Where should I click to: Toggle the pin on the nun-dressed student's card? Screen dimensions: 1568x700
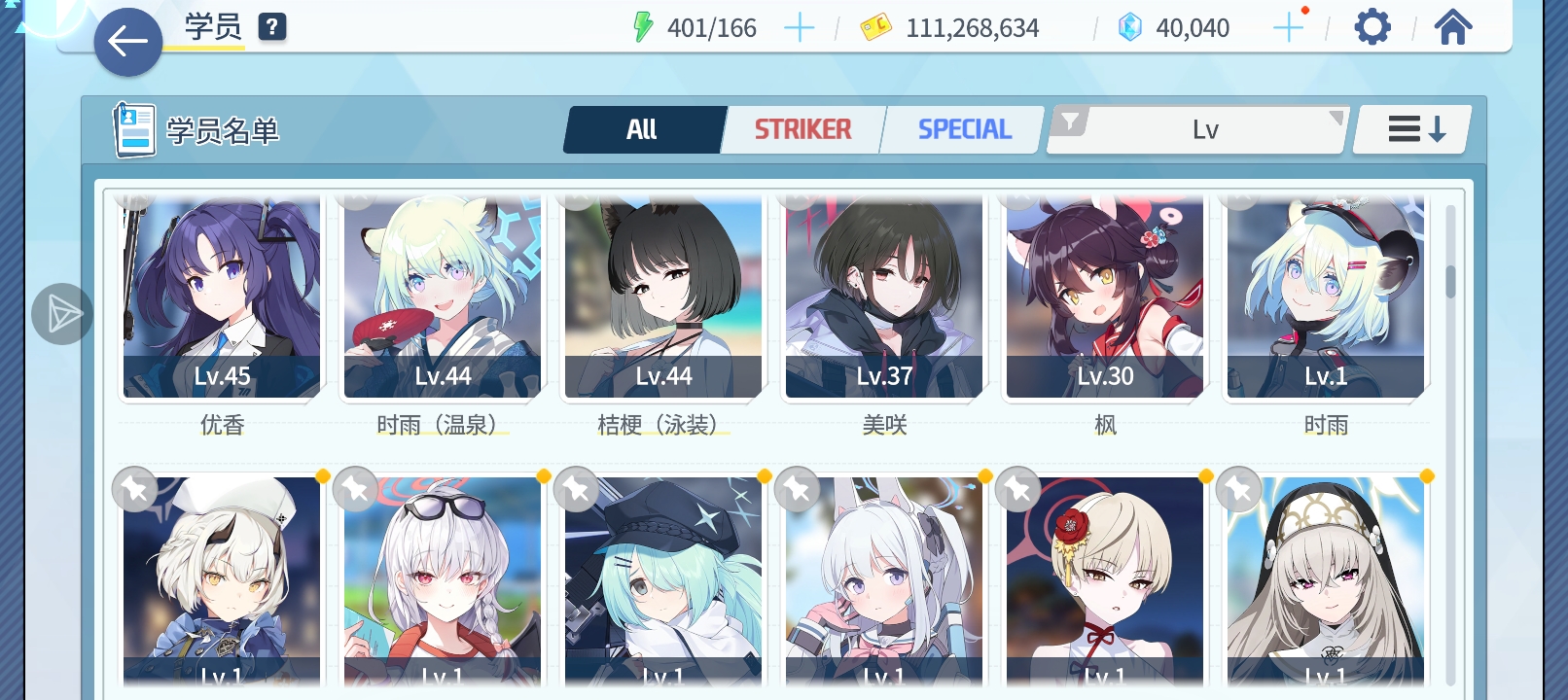pos(1238,489)
